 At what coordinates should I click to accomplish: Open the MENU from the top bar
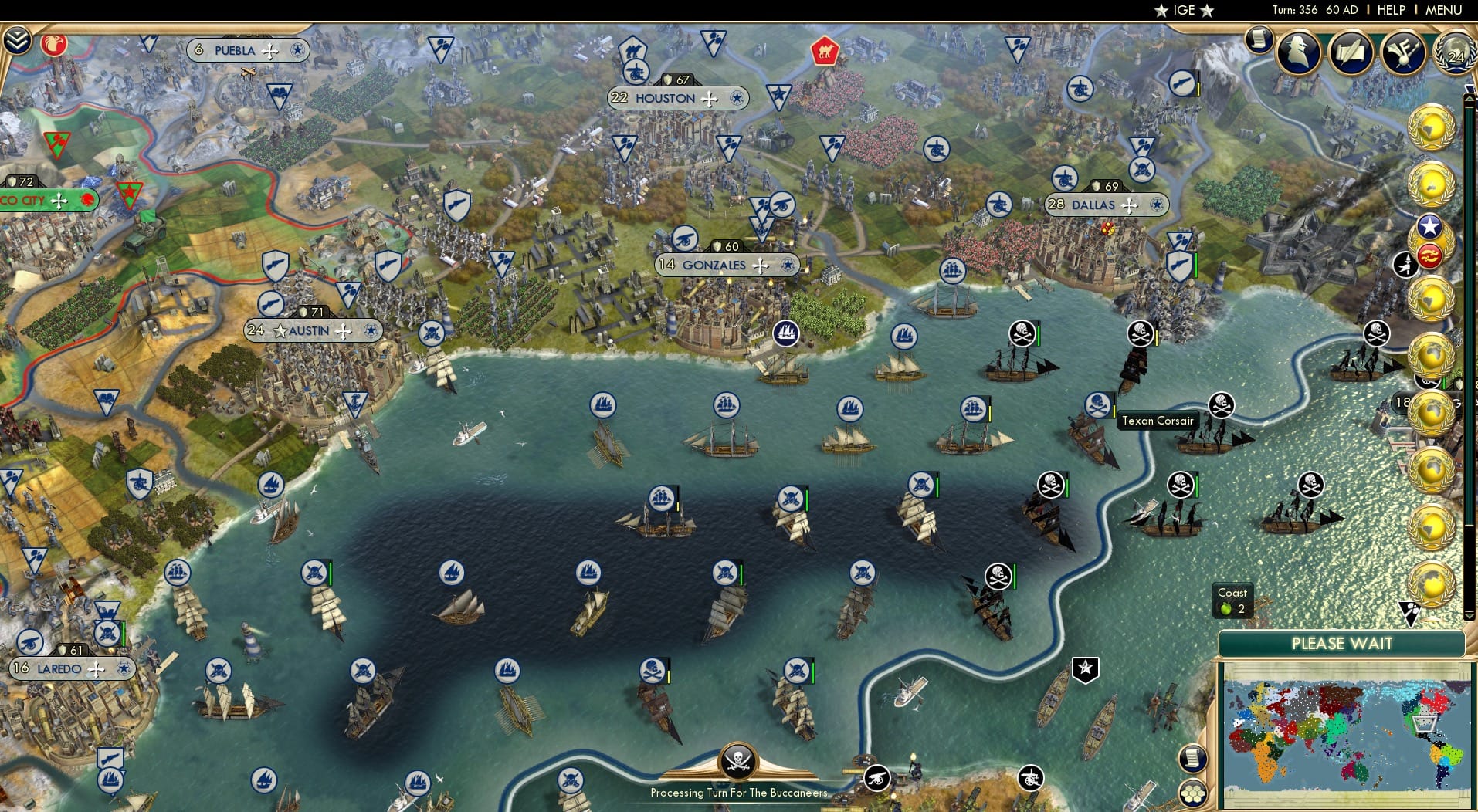point(1442,10)
